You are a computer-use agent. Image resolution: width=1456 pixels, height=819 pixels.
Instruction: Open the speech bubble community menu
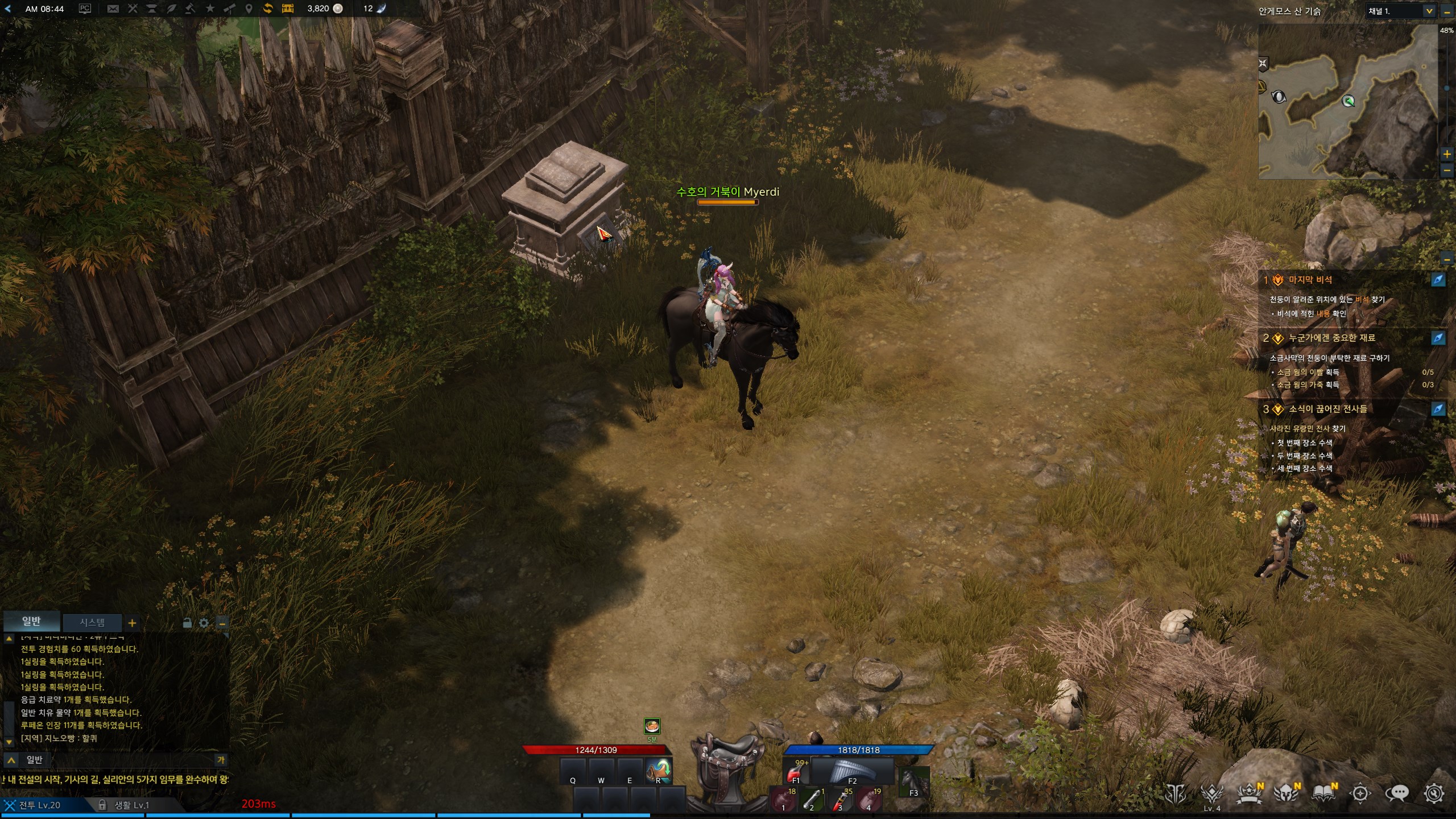[1397, 793]
